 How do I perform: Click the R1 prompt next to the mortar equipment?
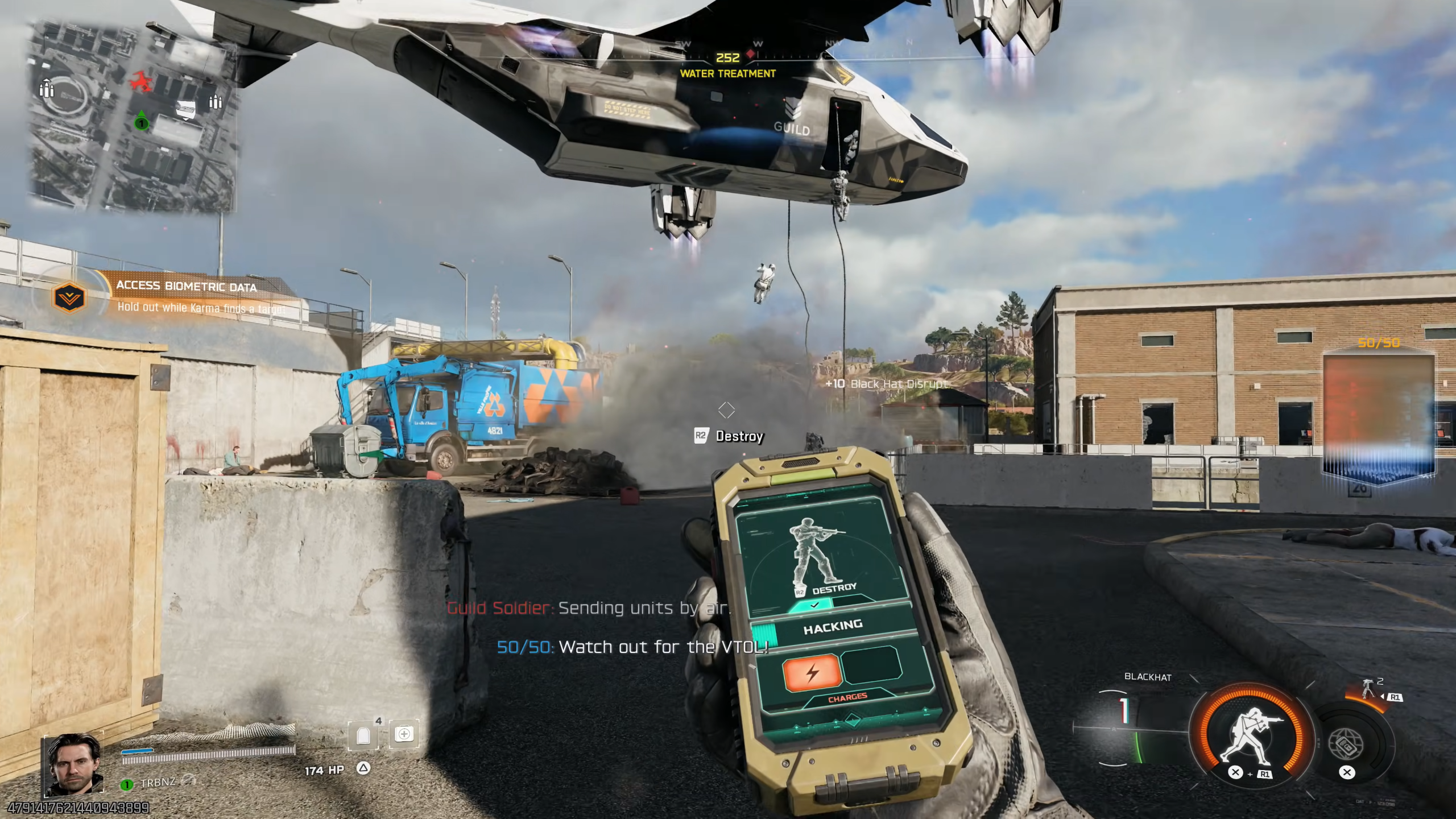pyautogui.click(x=1395, y=697)
